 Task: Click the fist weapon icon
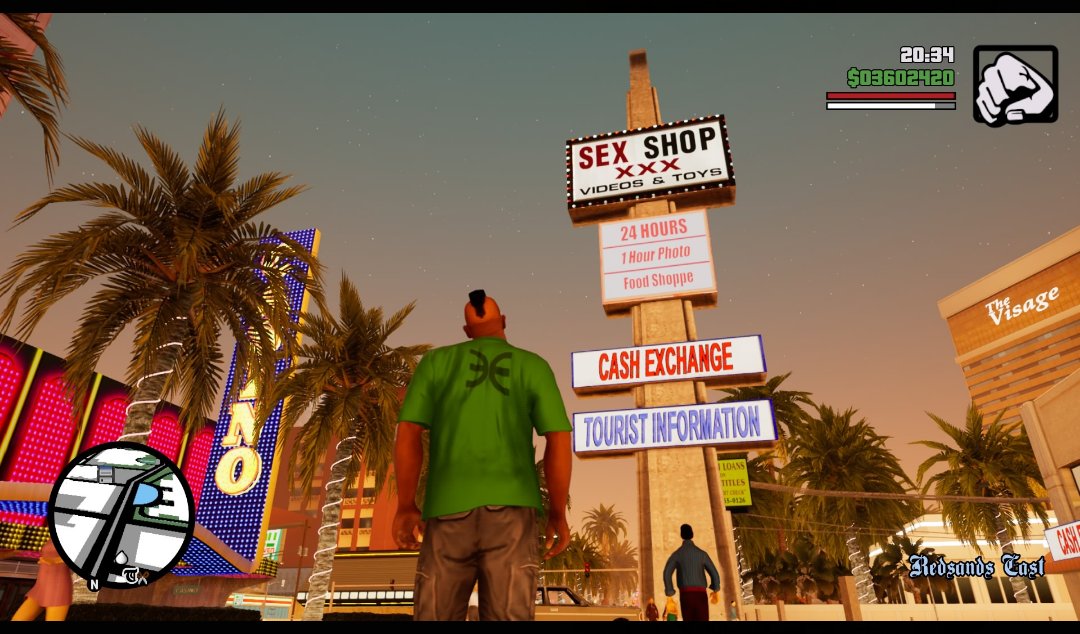(x=1015, y=85)
